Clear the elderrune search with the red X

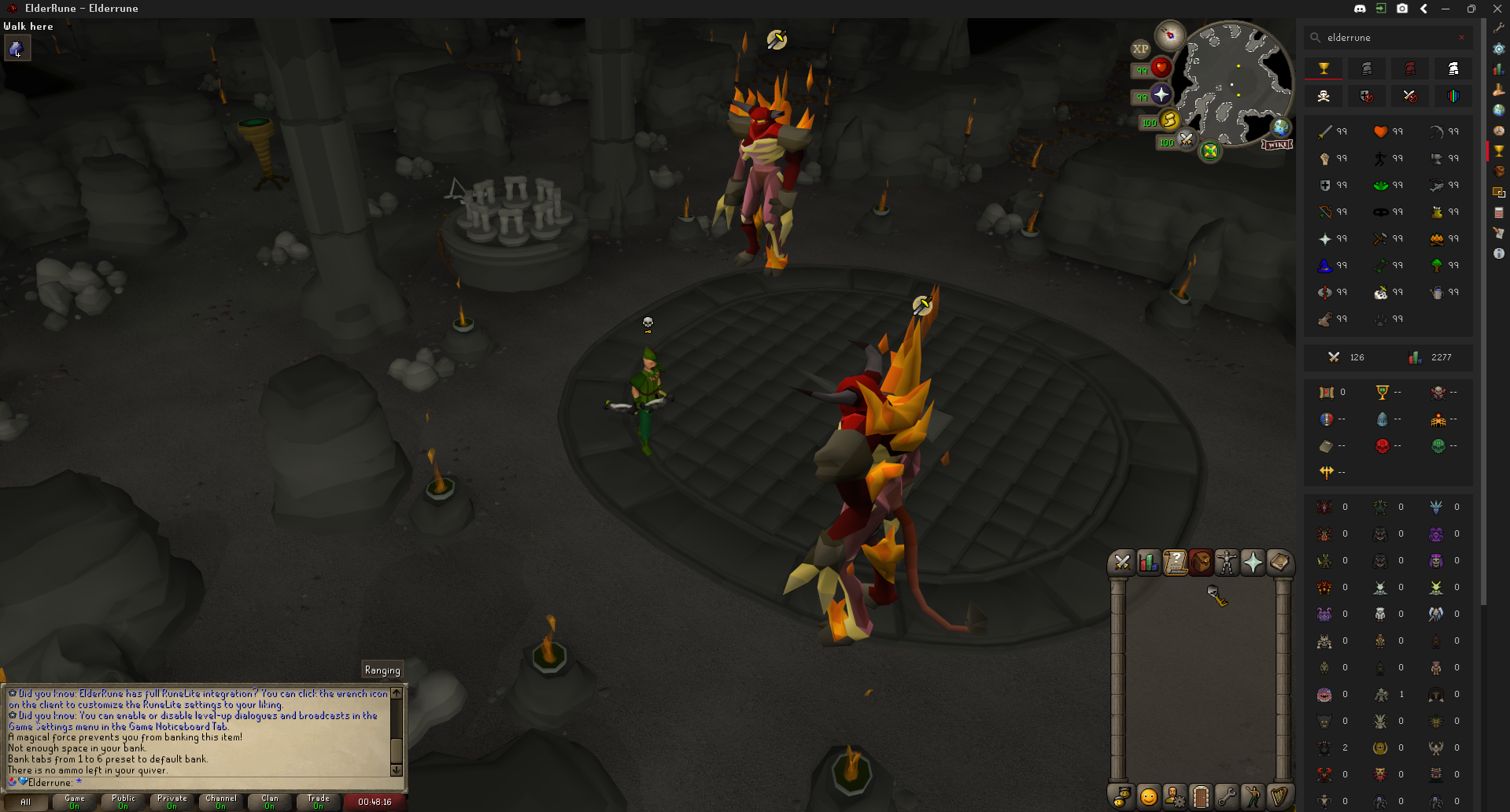1462,37
